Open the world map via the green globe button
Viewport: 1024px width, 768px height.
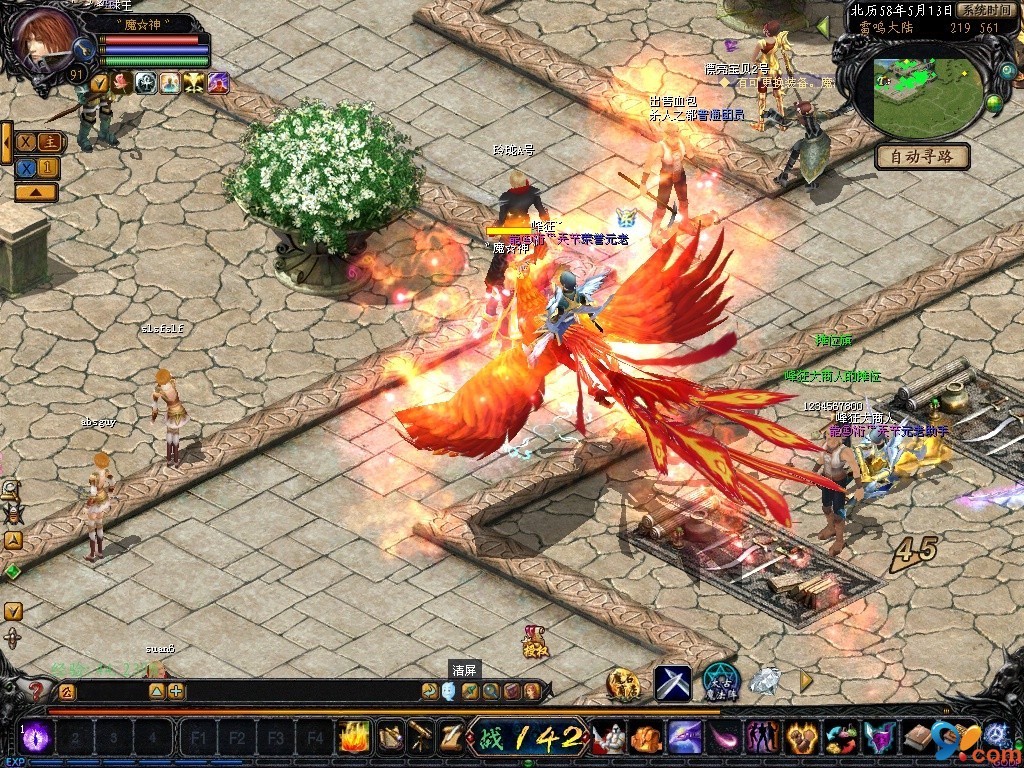(994, 101)
